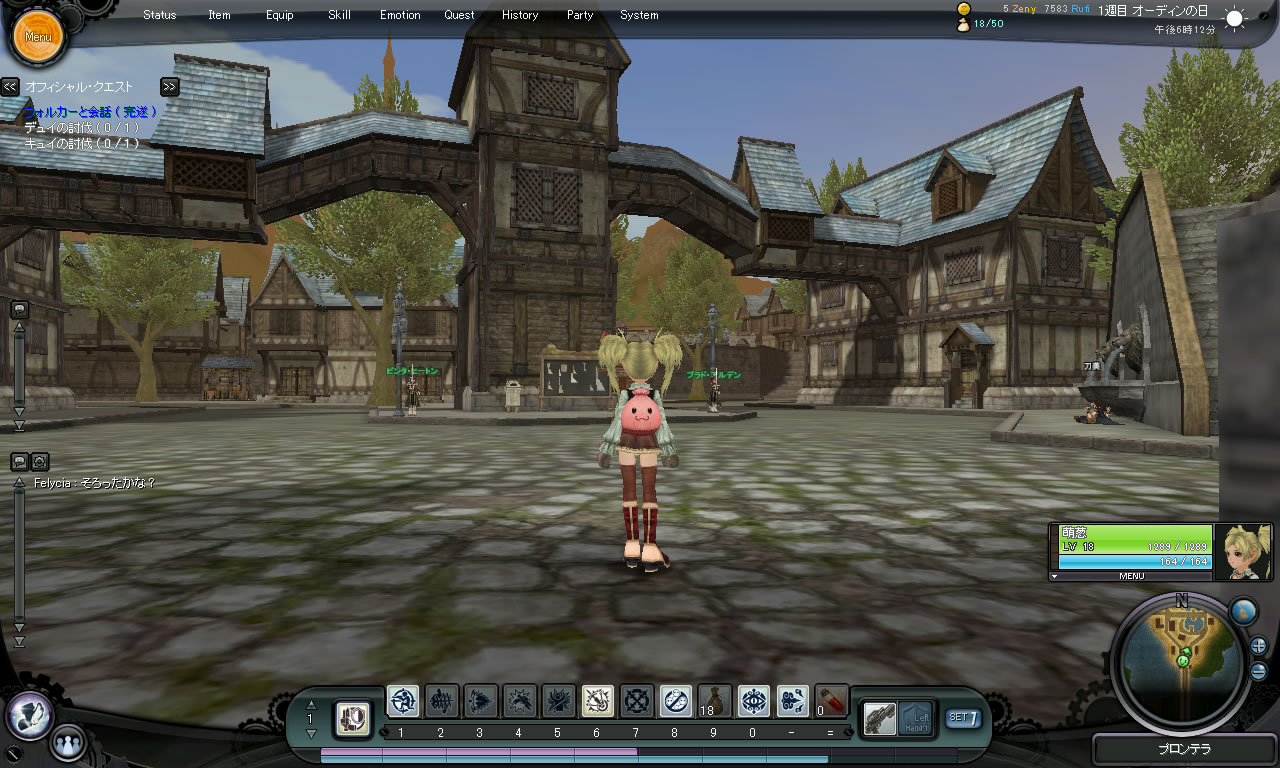Select Equip in the top bar
This screenshot has width=1280, height=768.
280,15
